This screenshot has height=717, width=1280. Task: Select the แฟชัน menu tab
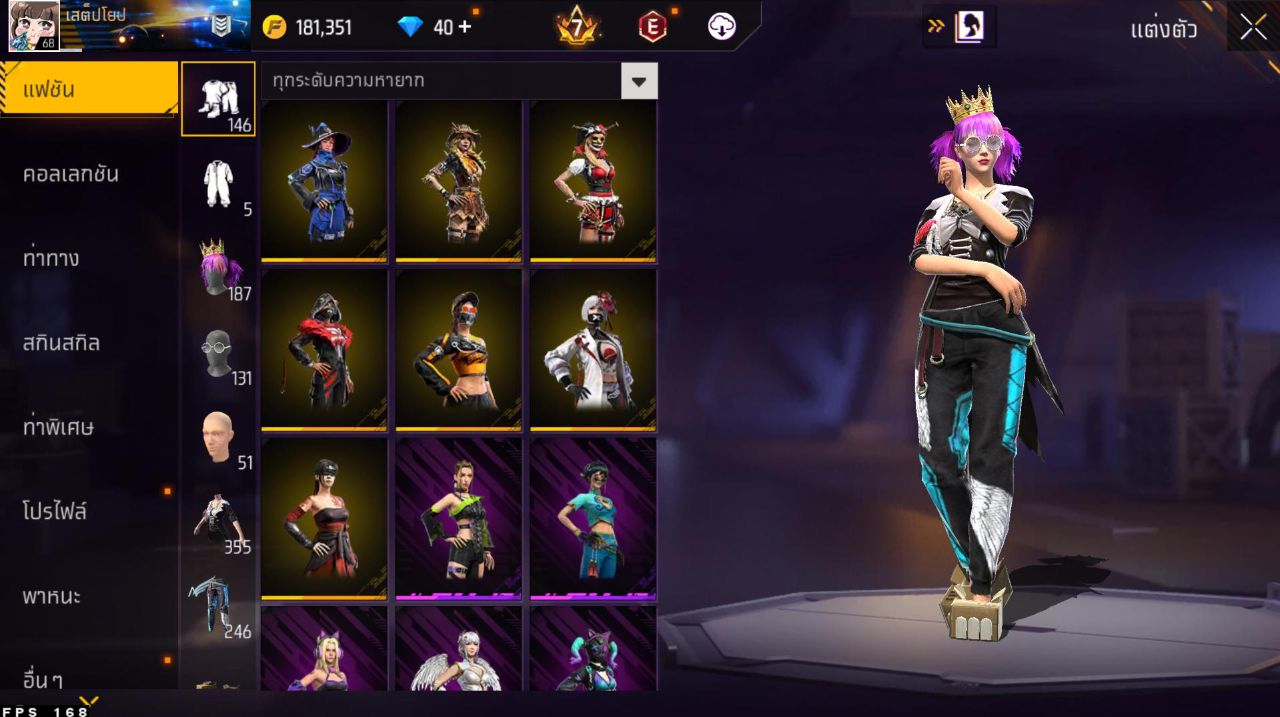click(x=88, y=89)
